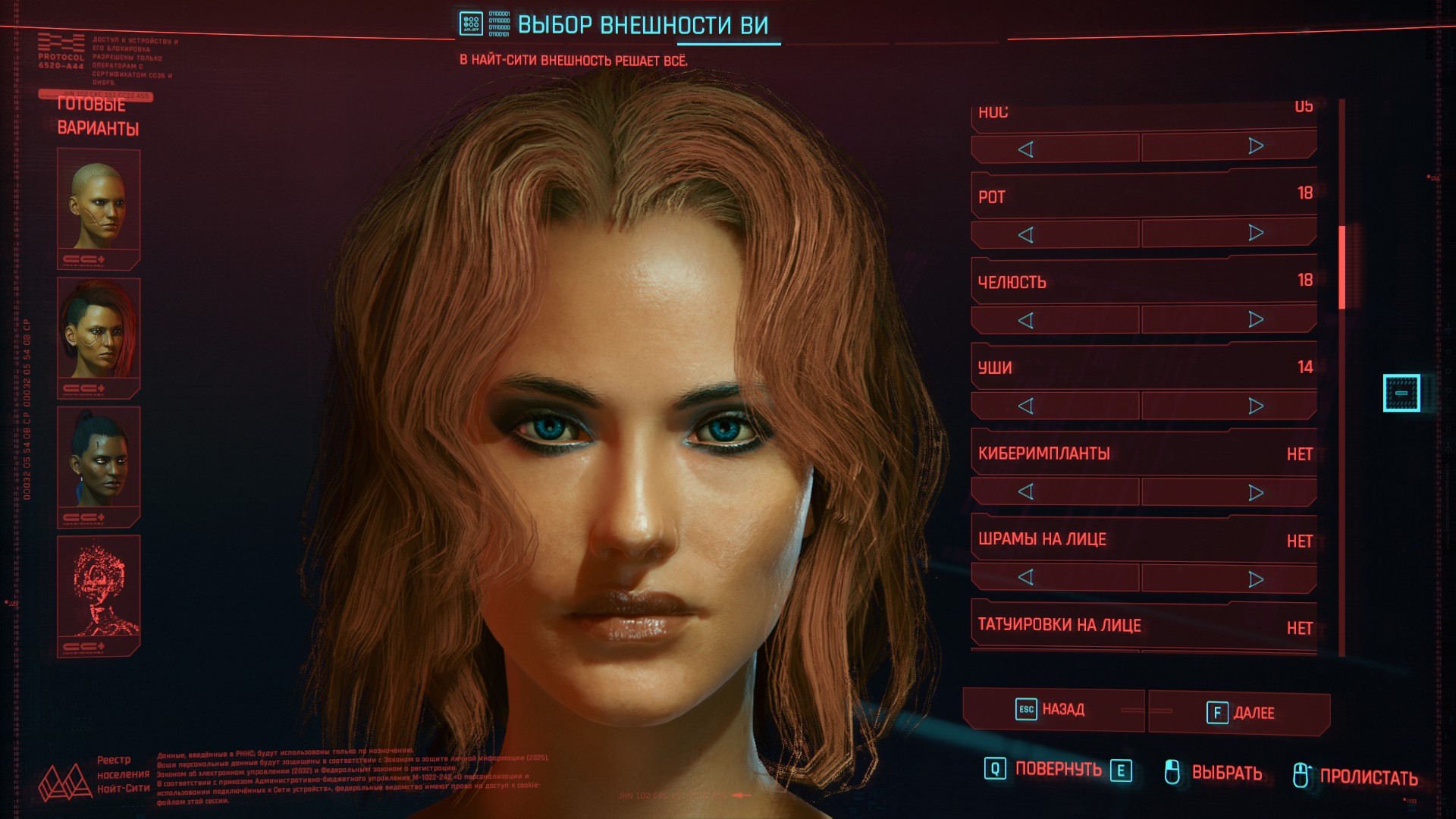Advance КИБЕРИМПЛАНТЫ to next option
This screenshot has height=819, width=1456.
click(x=1256, y=493)
